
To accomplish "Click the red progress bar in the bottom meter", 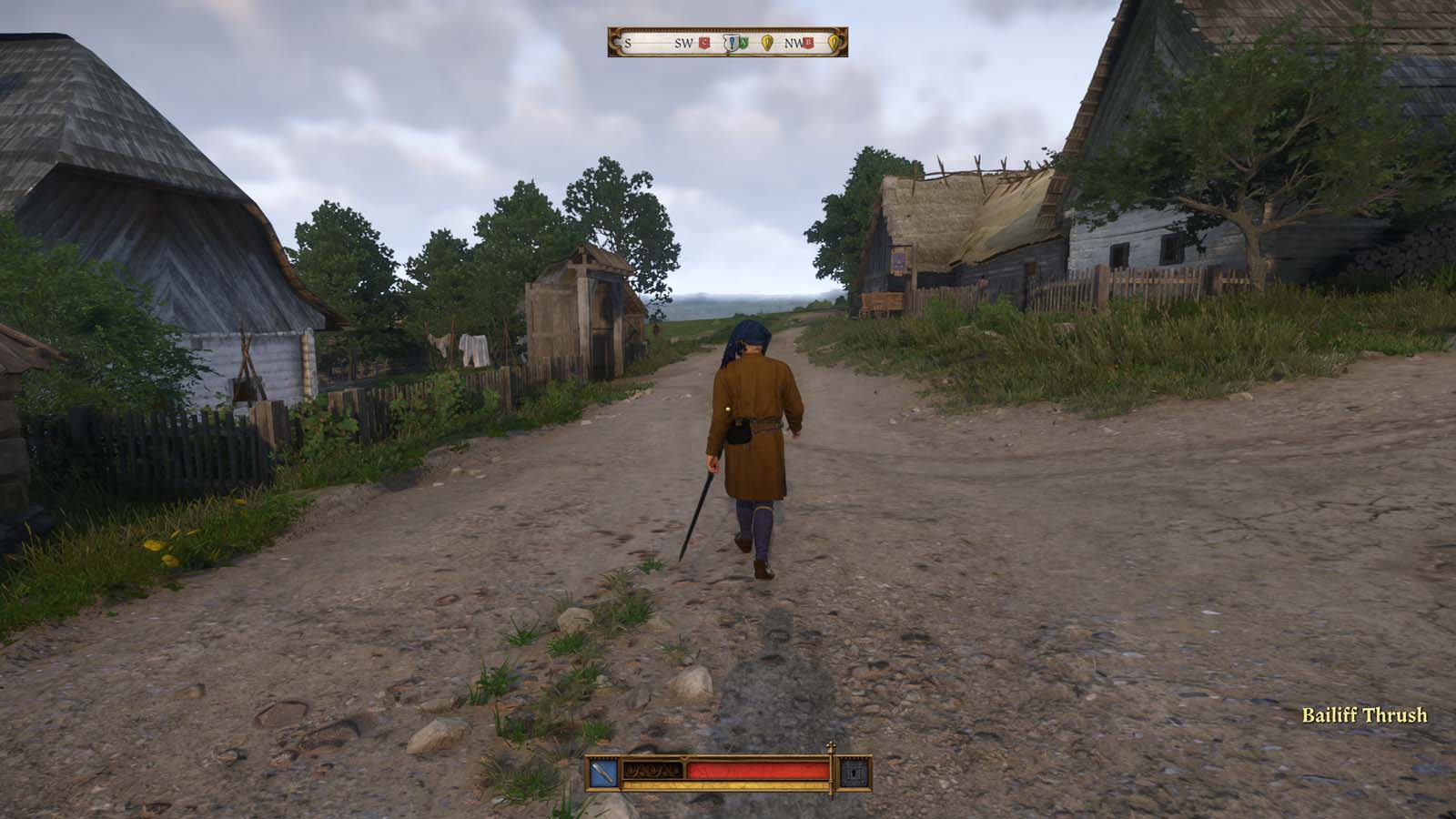I will (x=757, y=772).
